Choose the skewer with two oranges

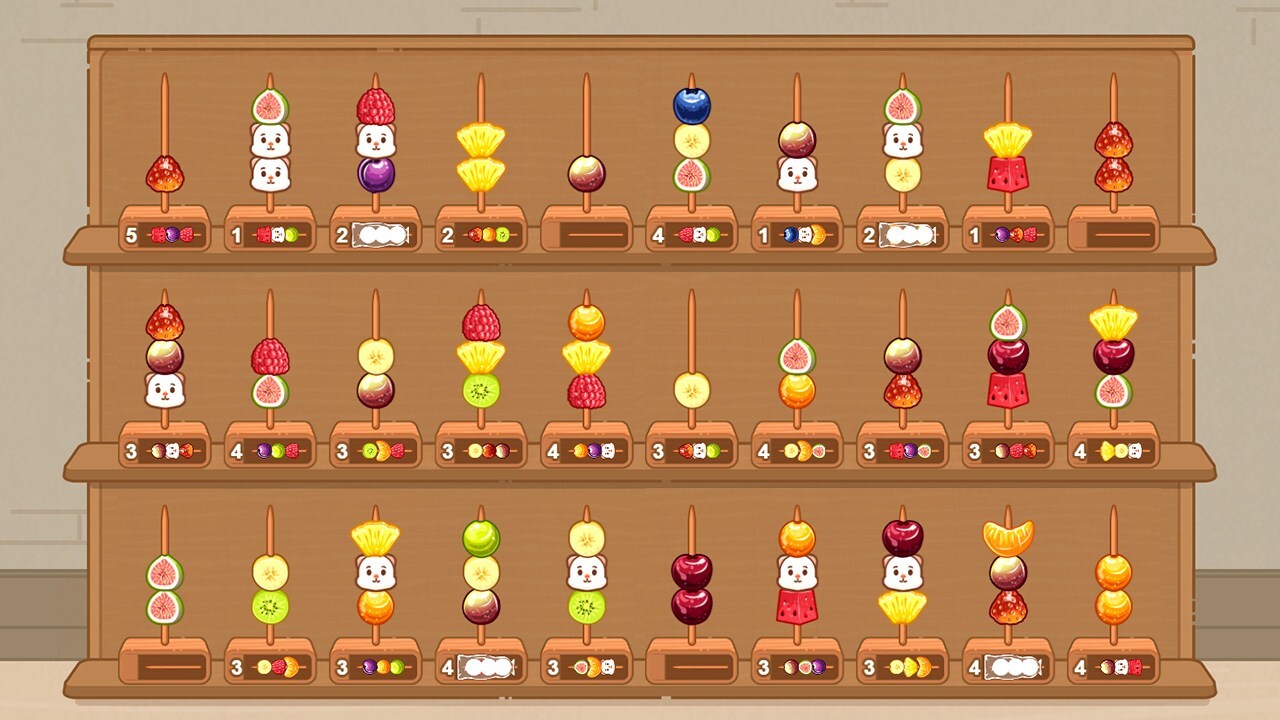[x=1113, y=588]
